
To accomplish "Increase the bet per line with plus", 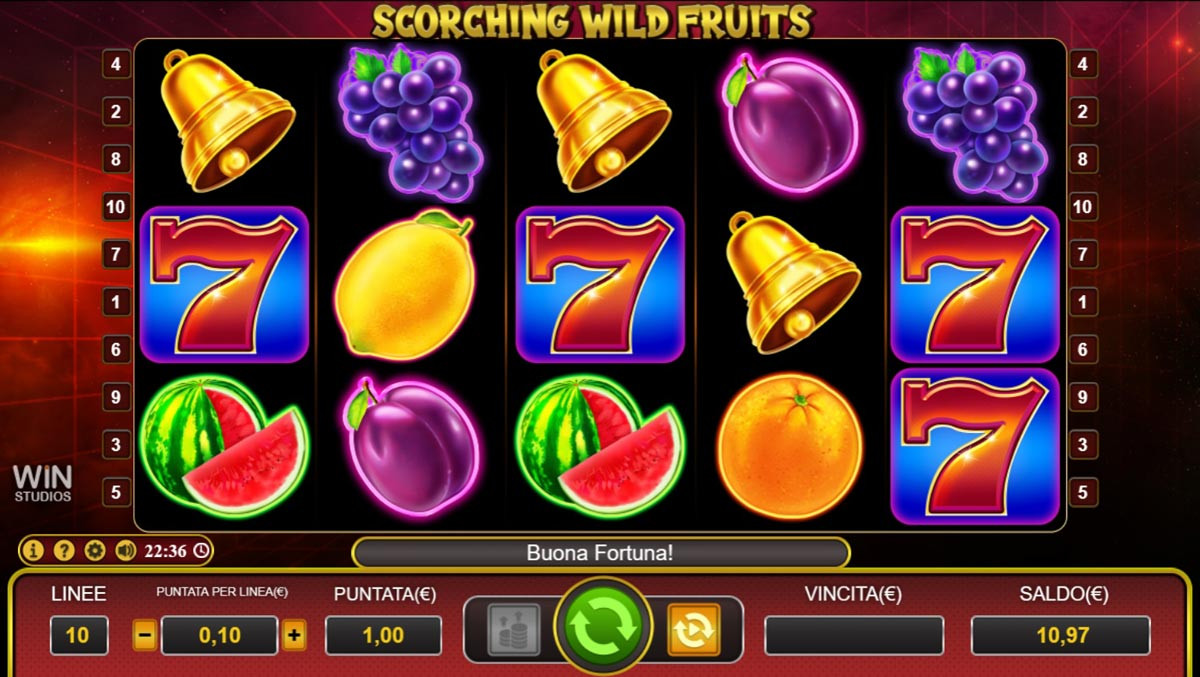I will (294, 635).
